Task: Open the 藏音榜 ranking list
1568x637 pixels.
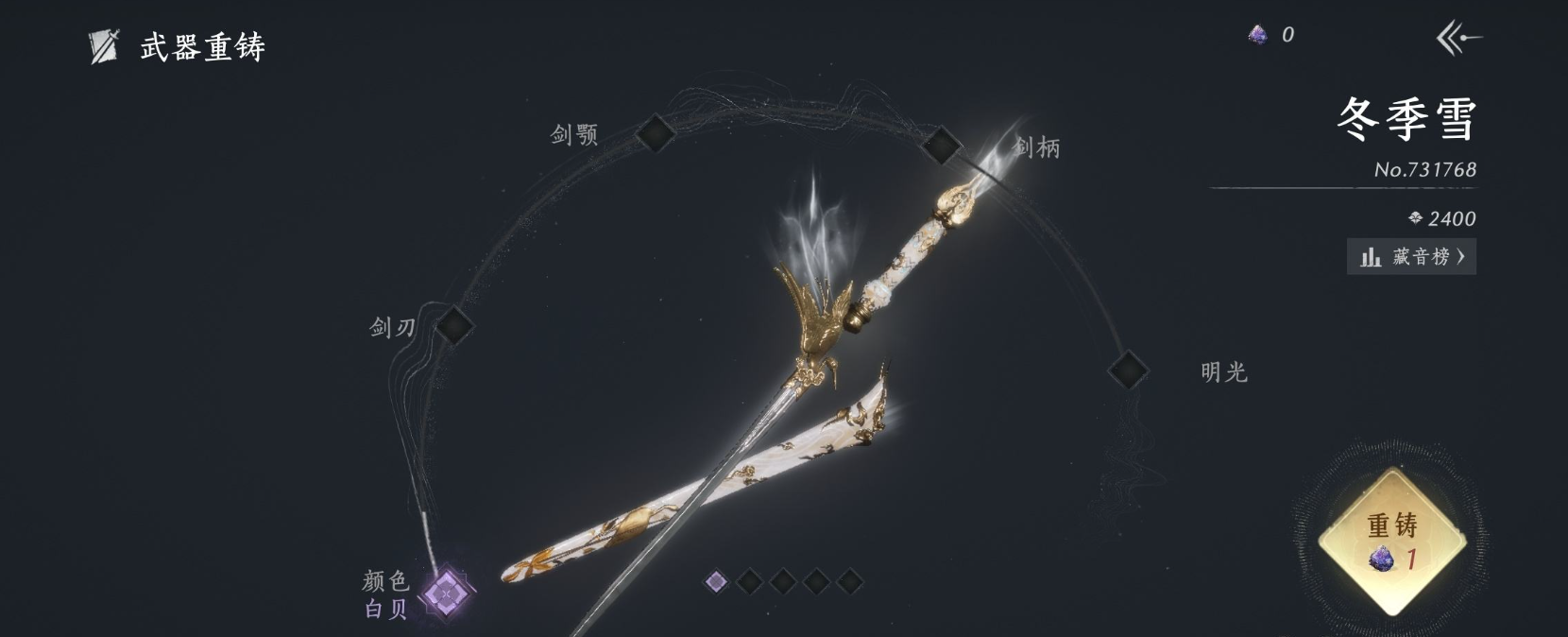Action: coord(1411,257)
